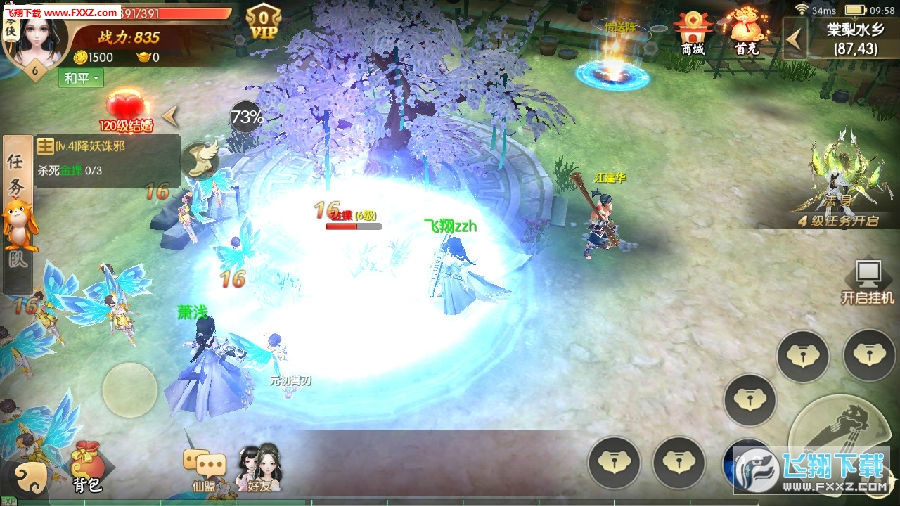Image resolution: width=900 pixels, height=506 pixels.
Task: Open the 好友 friends list
Action: click(x=258, y=467)
